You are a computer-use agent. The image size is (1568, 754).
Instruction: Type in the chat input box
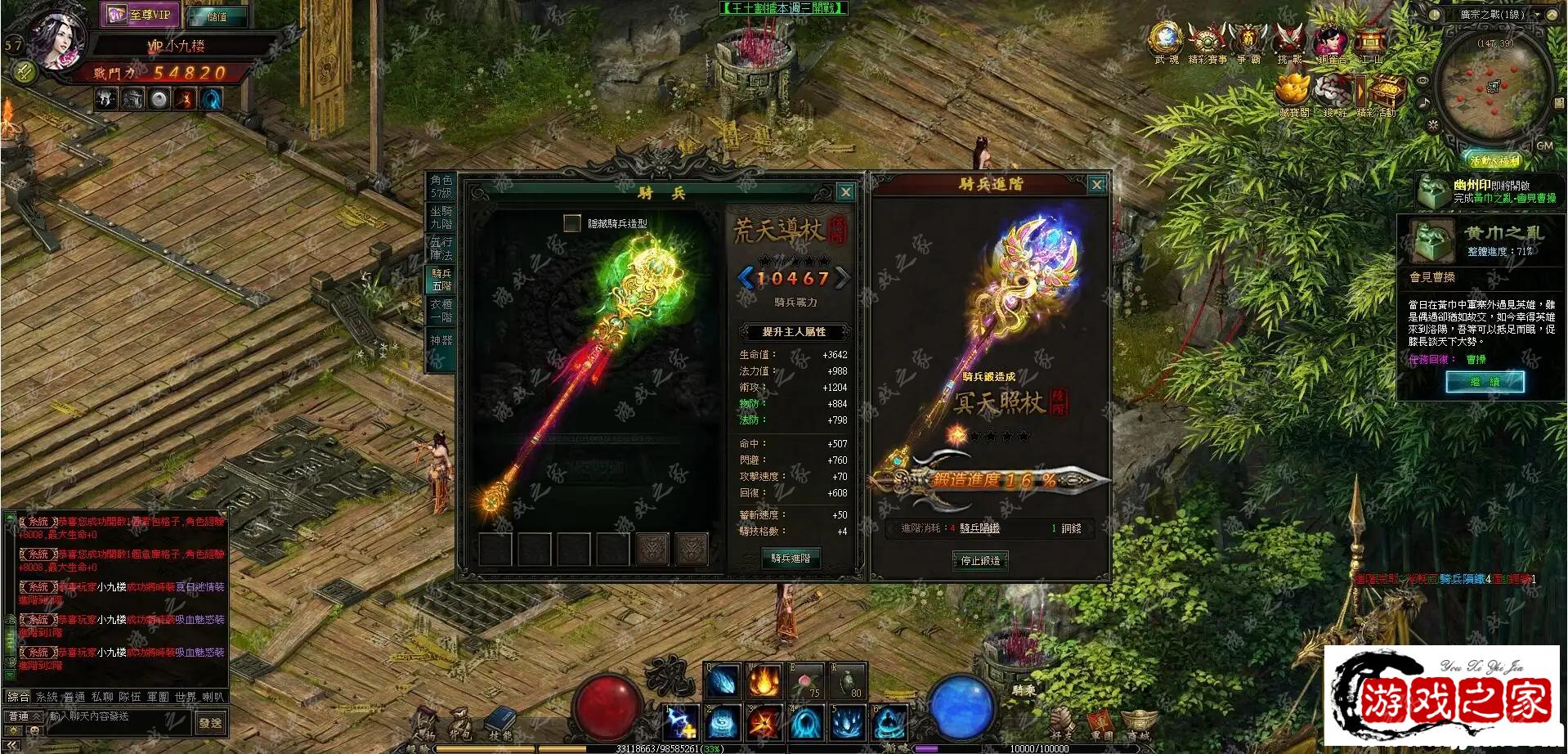pos(123,716)
